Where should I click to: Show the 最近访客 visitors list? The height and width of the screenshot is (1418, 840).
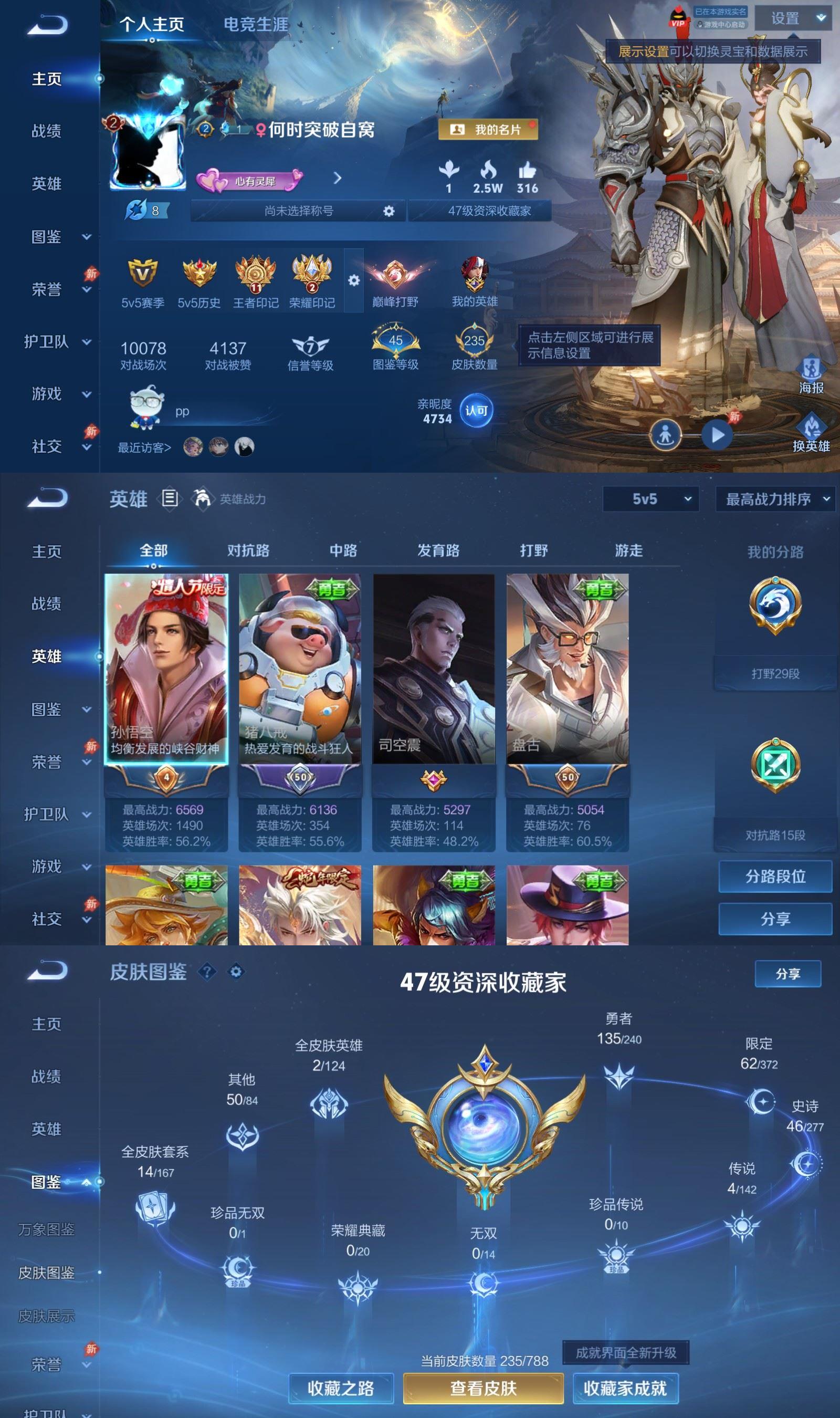click(144, 448)
